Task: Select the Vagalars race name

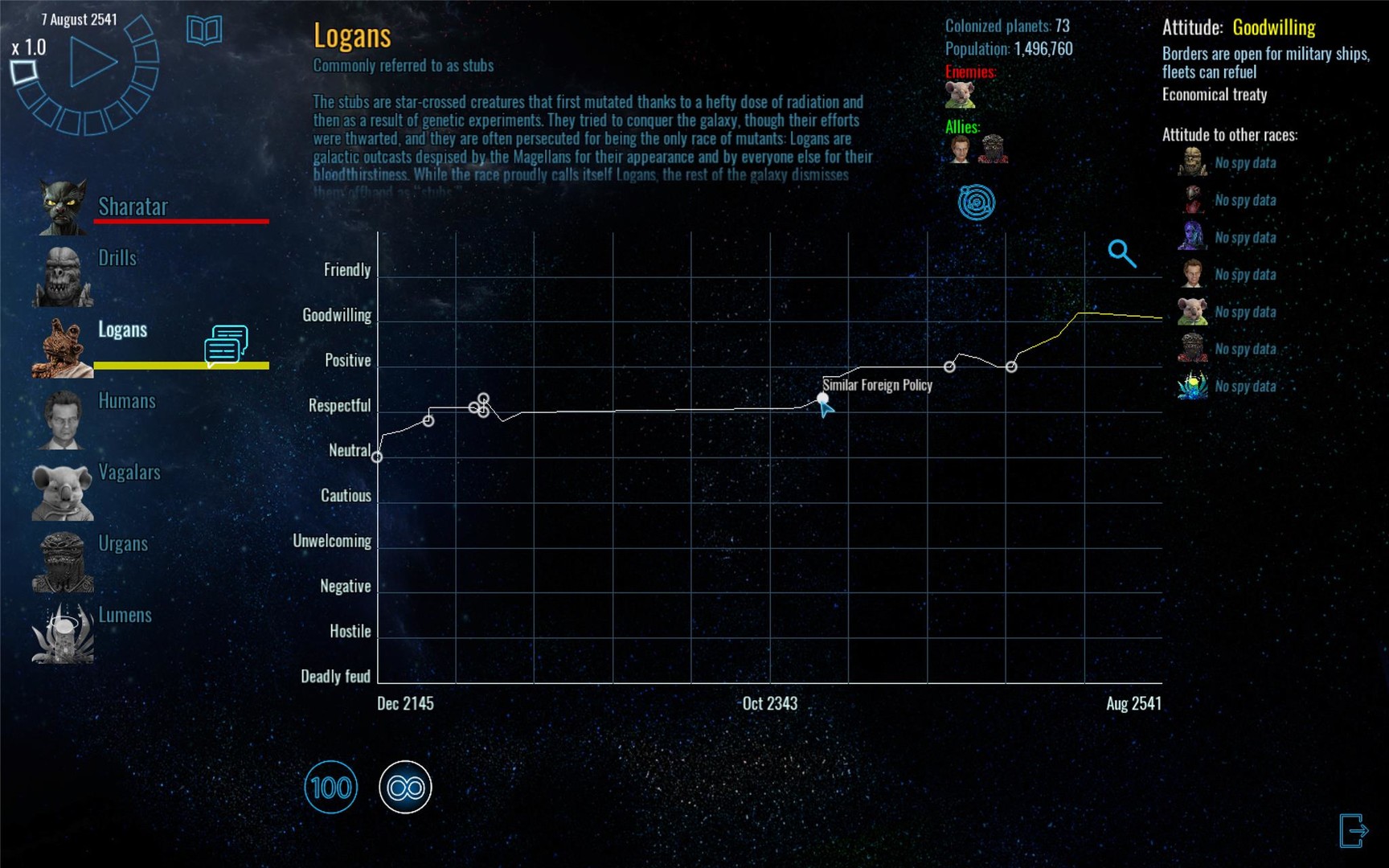Action: [x=129, y=473]
